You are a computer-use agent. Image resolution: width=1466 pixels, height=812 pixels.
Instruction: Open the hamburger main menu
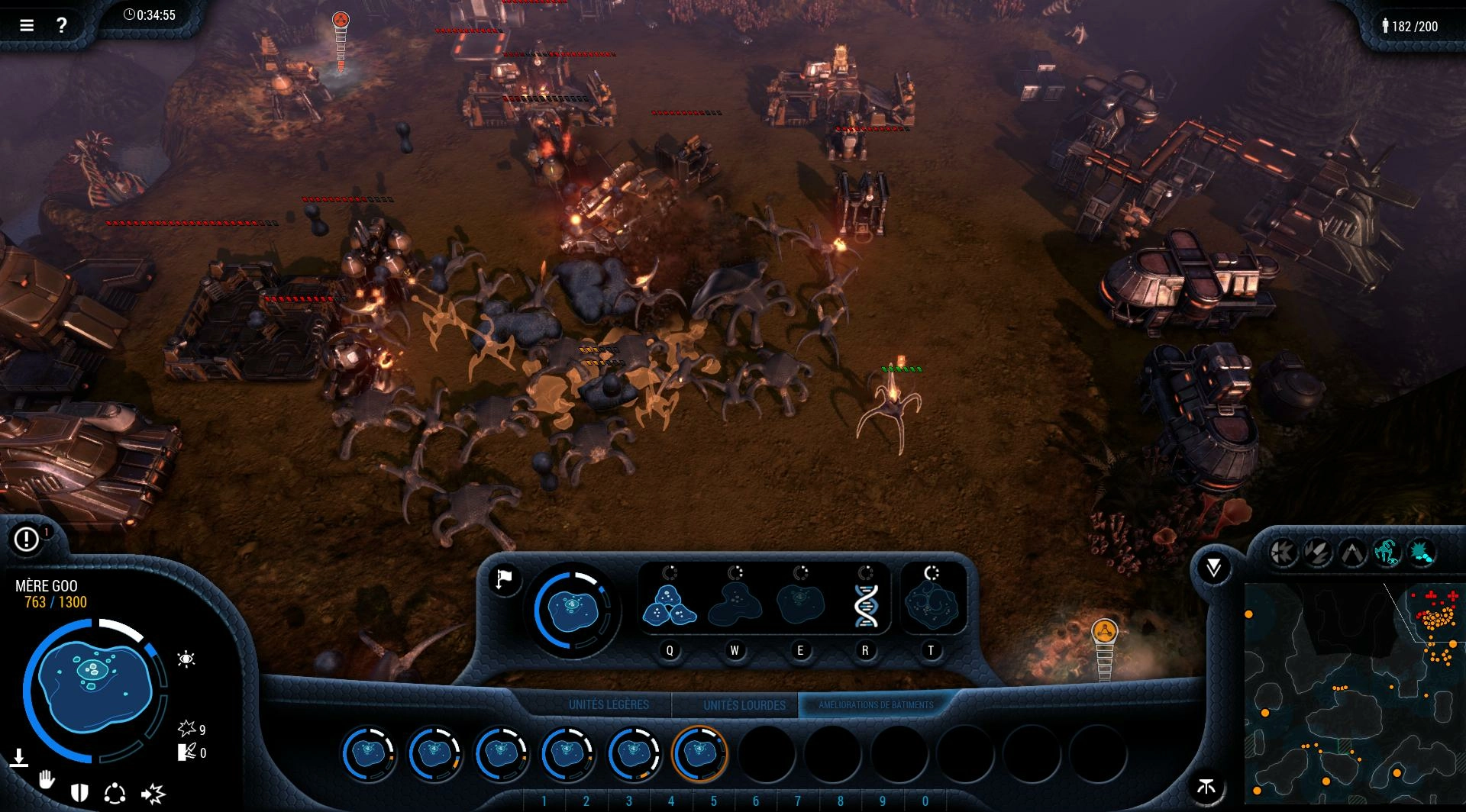point(27,25)
